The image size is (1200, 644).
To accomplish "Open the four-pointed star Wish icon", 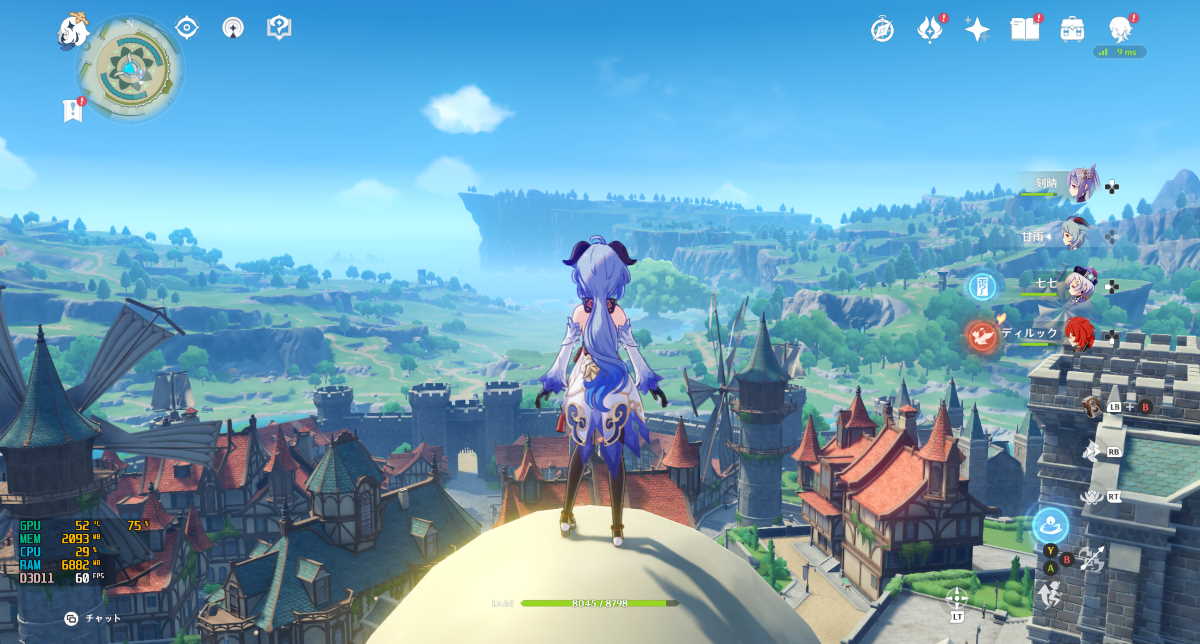I will point(977,29).
